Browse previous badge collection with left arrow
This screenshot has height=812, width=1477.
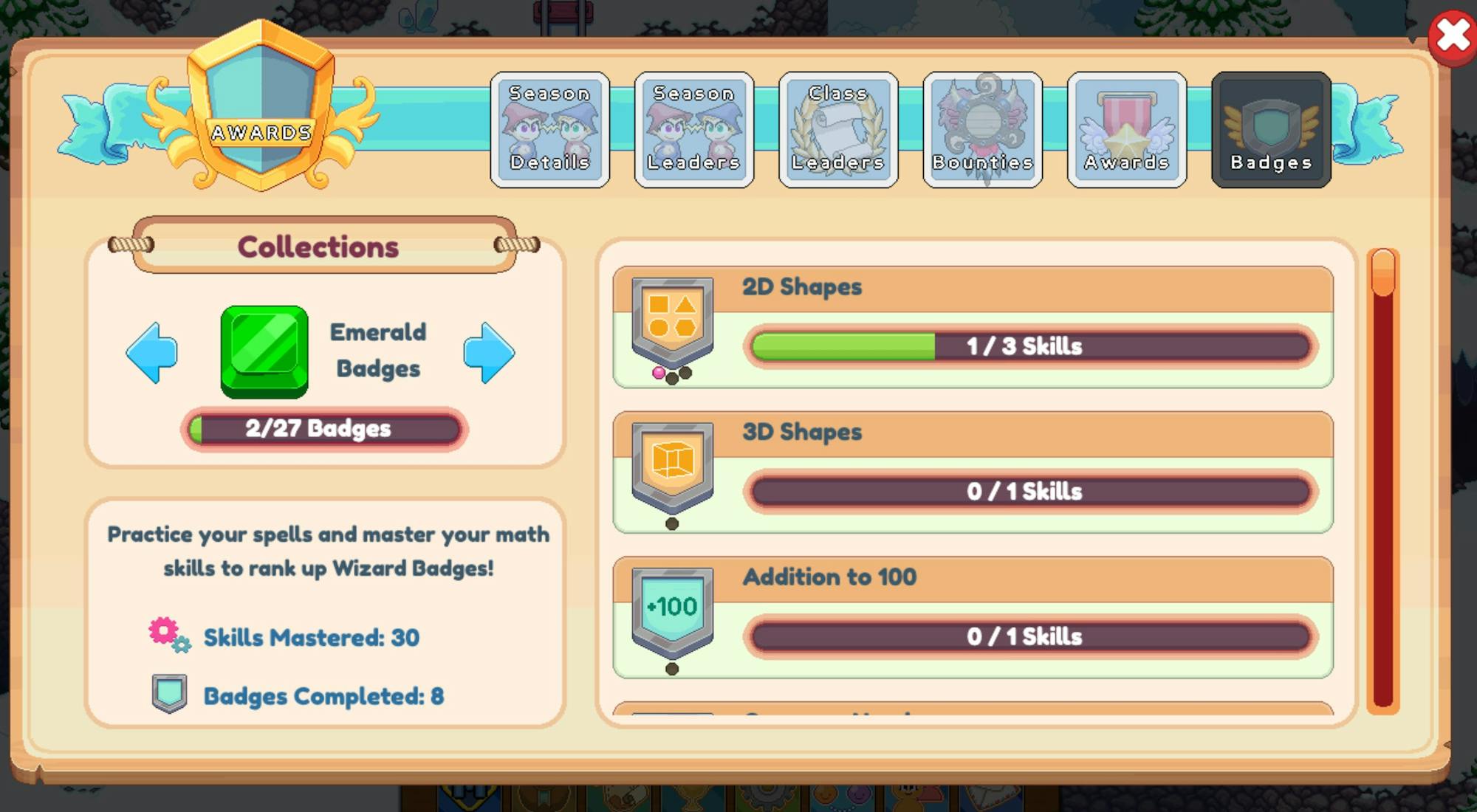[x=153, y=352]
